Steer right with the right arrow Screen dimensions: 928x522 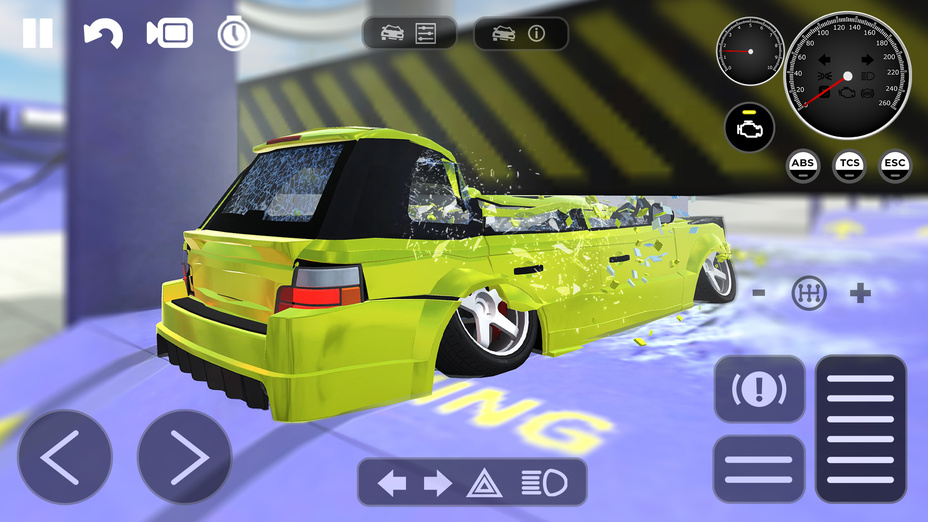184,457
